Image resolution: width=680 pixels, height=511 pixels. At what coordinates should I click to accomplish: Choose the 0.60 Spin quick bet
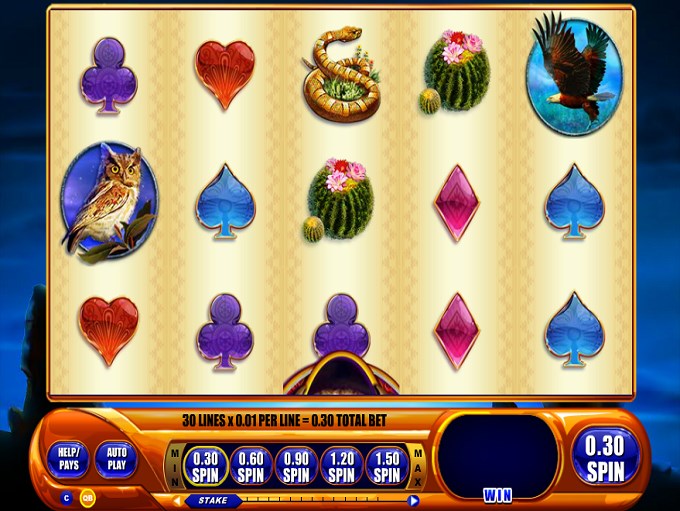point(249,463)
